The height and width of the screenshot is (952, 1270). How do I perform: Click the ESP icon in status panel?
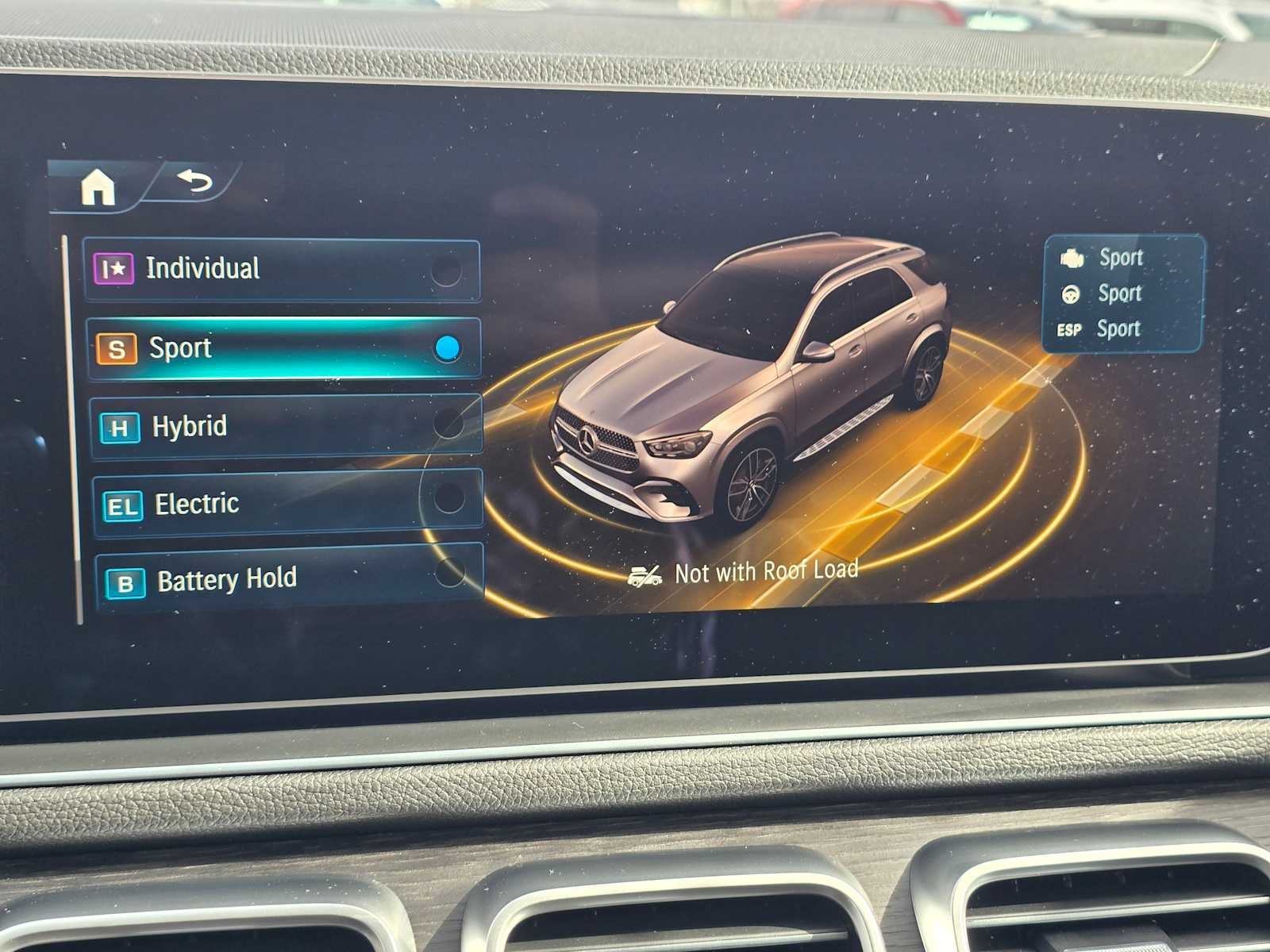point(1068,328)
